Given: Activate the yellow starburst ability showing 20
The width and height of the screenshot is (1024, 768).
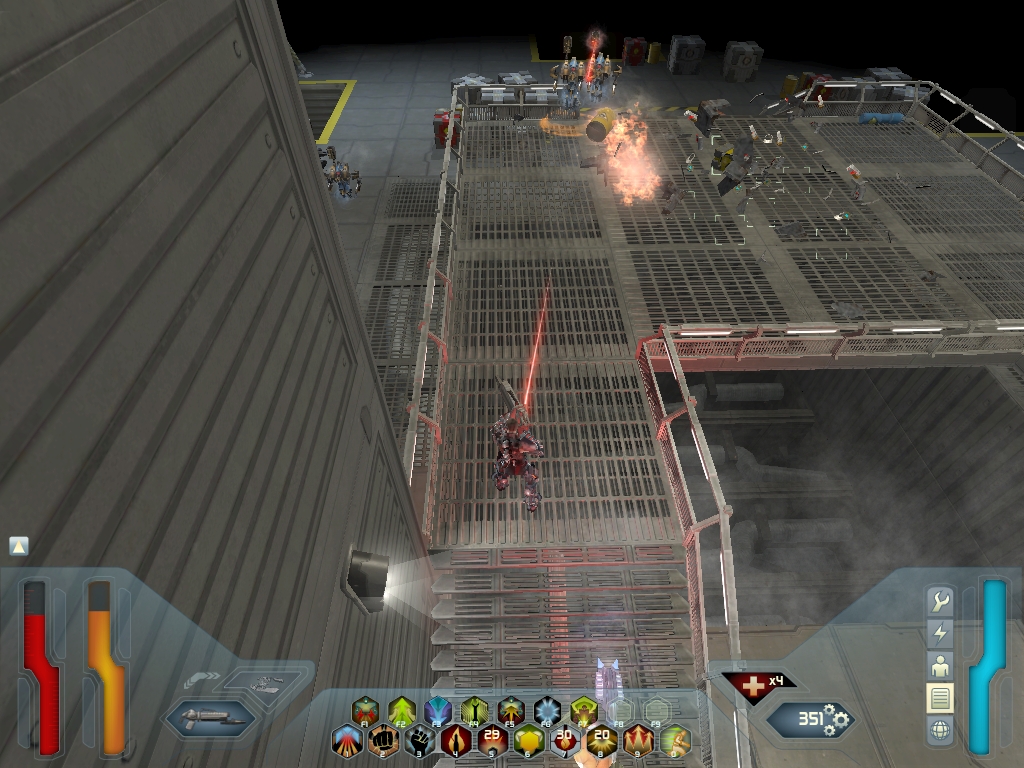Looking at the screenshot, I should [601, 741].
